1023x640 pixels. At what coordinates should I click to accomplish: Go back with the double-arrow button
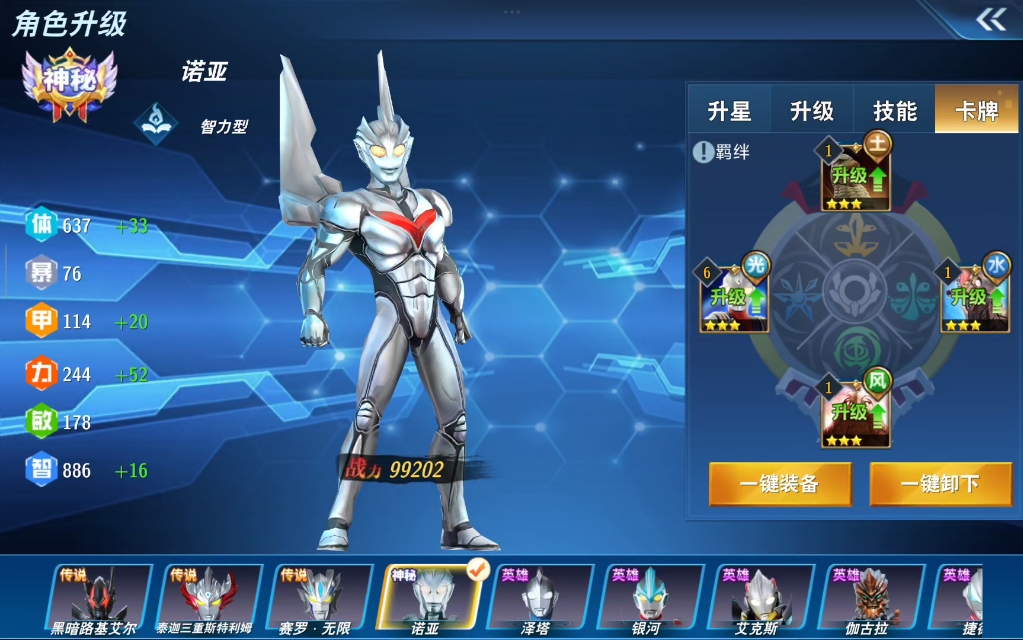pyautogui.click(x=990, y=20)
